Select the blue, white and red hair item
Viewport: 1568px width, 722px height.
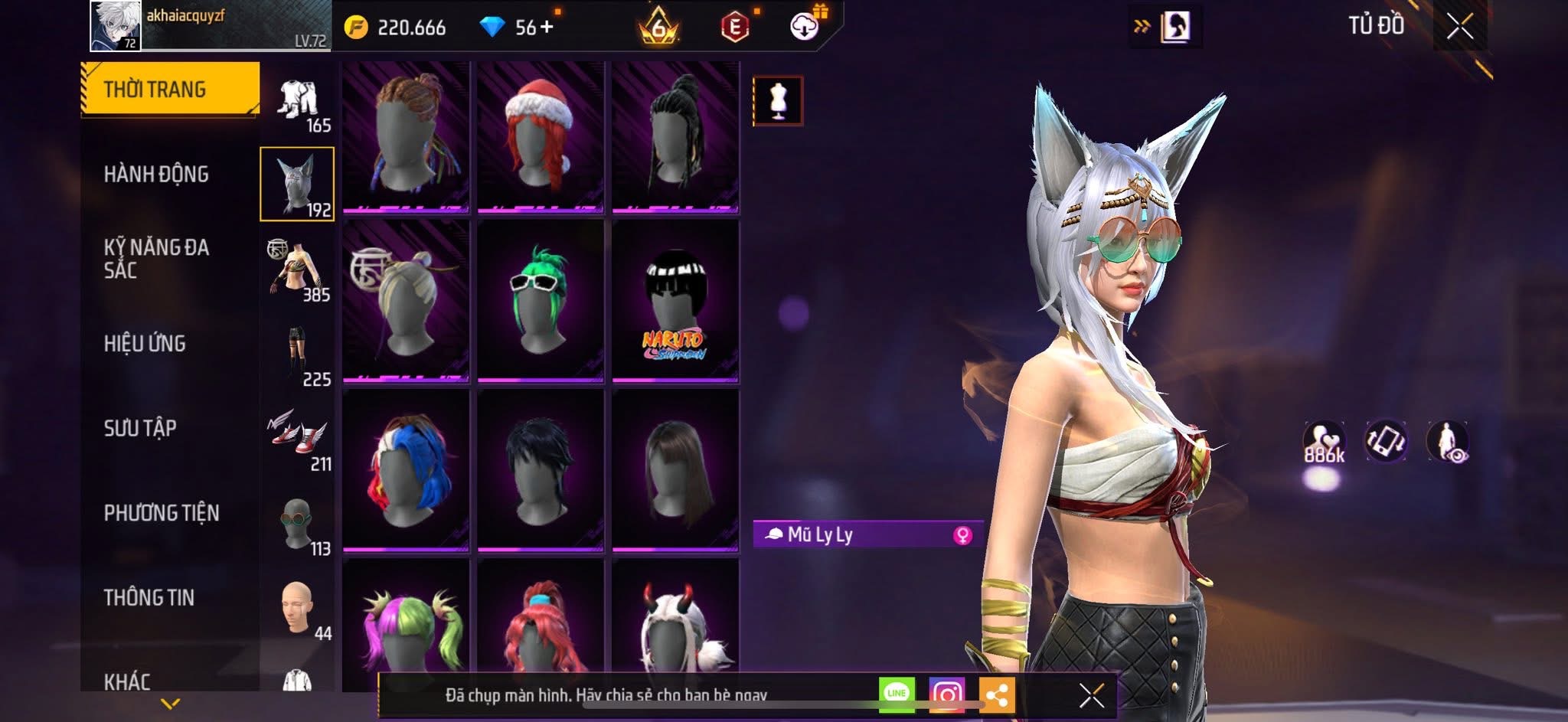coord(406,469)
